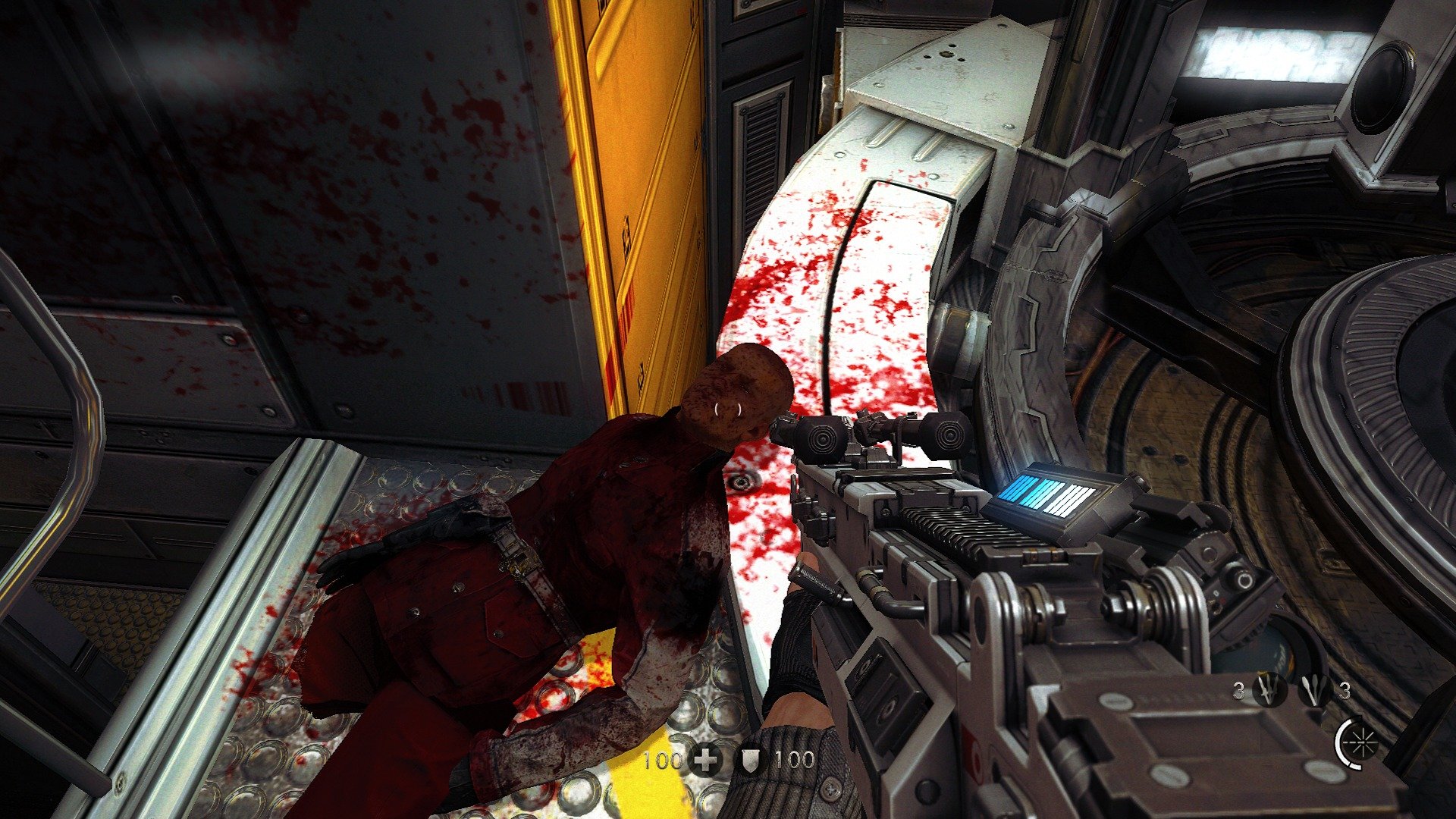Viewport: 1456px width, 819px height.
Task: Click the health value reading 100
Action: [x=662, y=761]
